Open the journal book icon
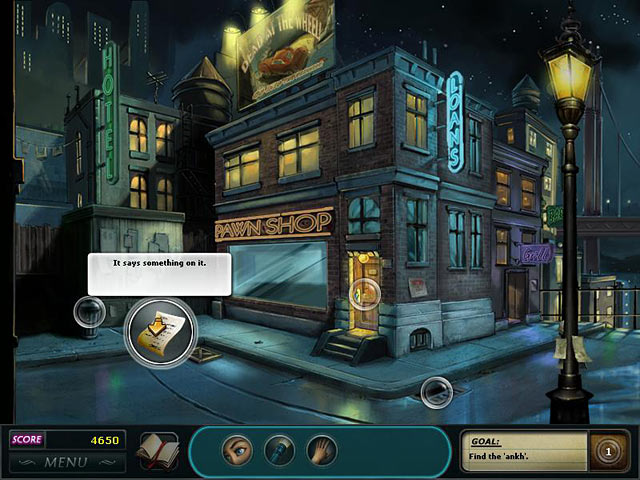 point(157,451)
